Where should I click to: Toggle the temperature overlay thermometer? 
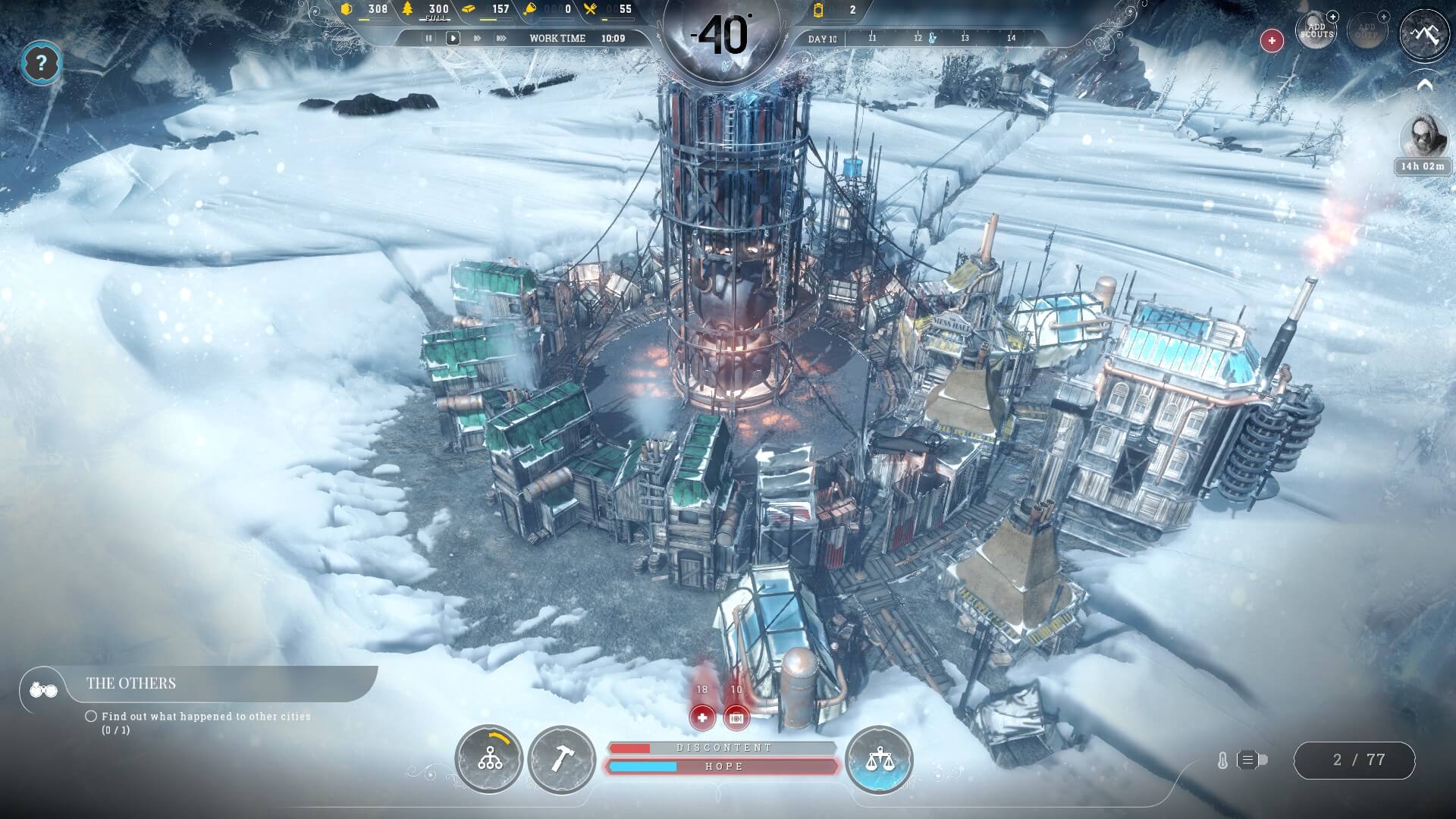tap(1222, 760)
